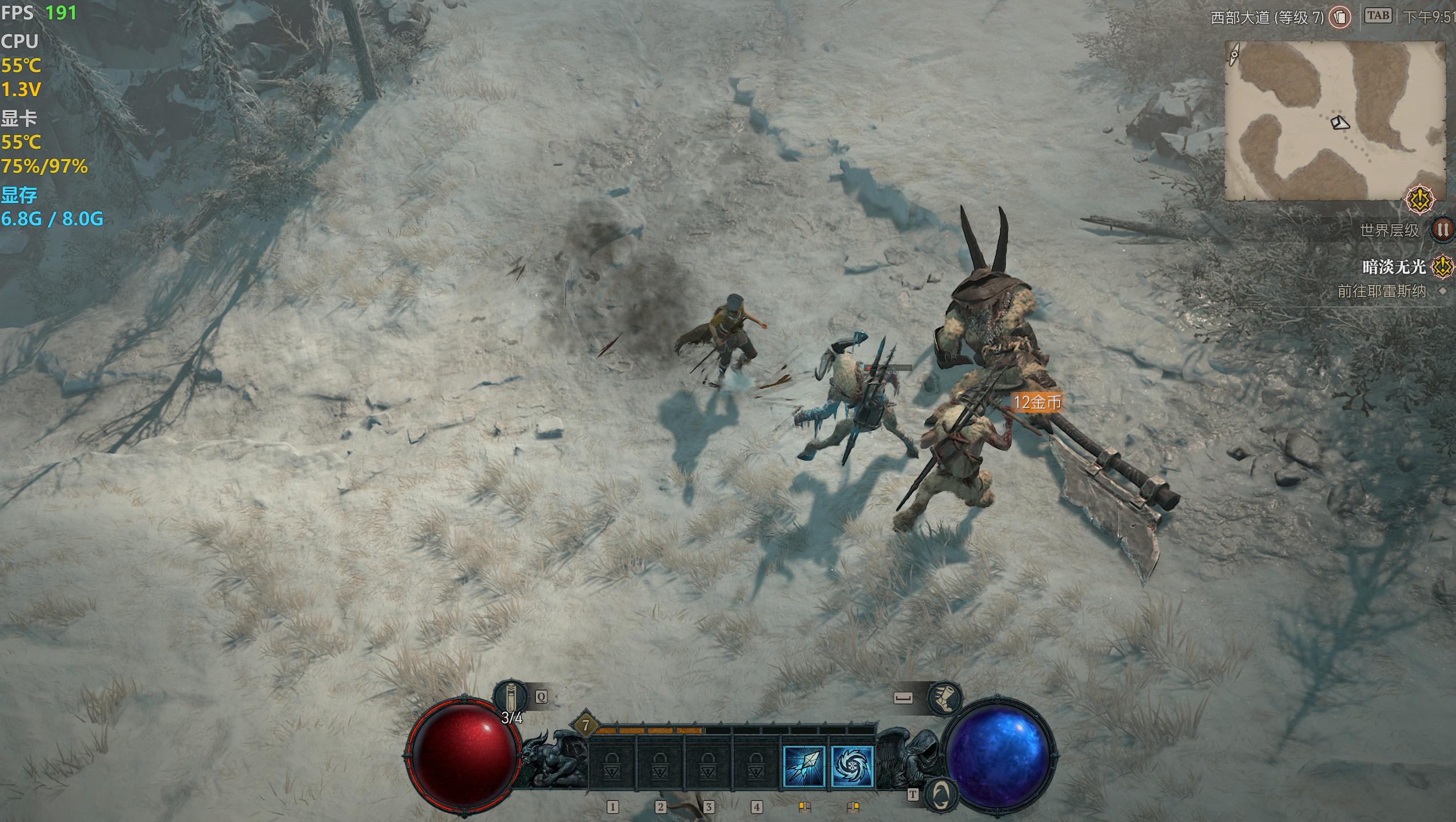Activate the Ice Shards skill
The image size is (1456, 822).
pyautogui.click(x=803, y=767)
